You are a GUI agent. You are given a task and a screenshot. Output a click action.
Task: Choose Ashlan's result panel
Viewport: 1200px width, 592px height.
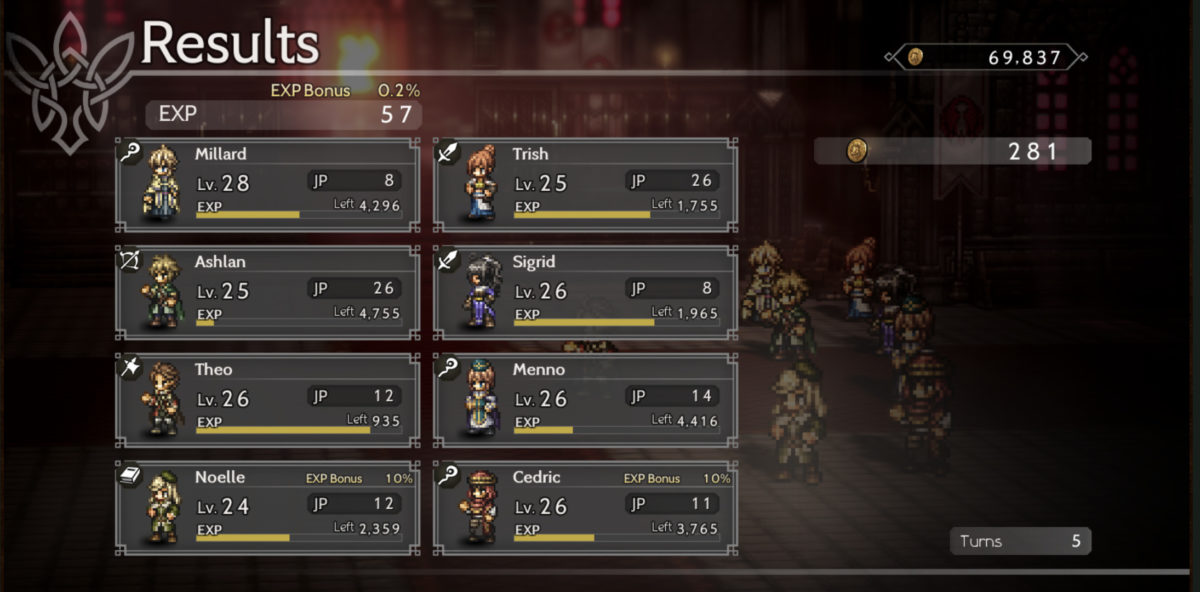[268, 292]
